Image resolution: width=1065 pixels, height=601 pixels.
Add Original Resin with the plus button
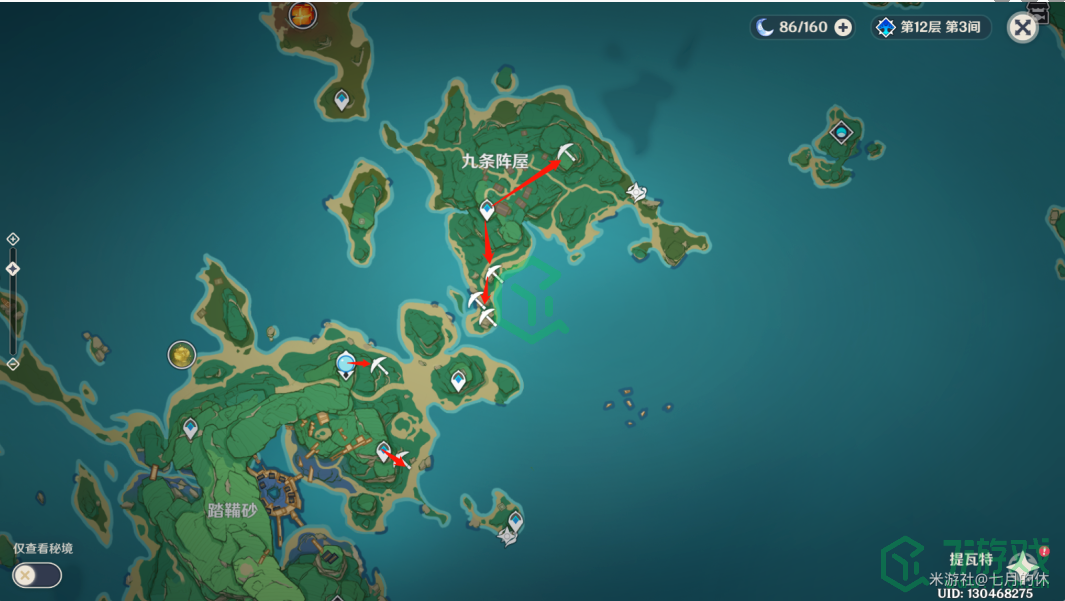tap(843, 27)
